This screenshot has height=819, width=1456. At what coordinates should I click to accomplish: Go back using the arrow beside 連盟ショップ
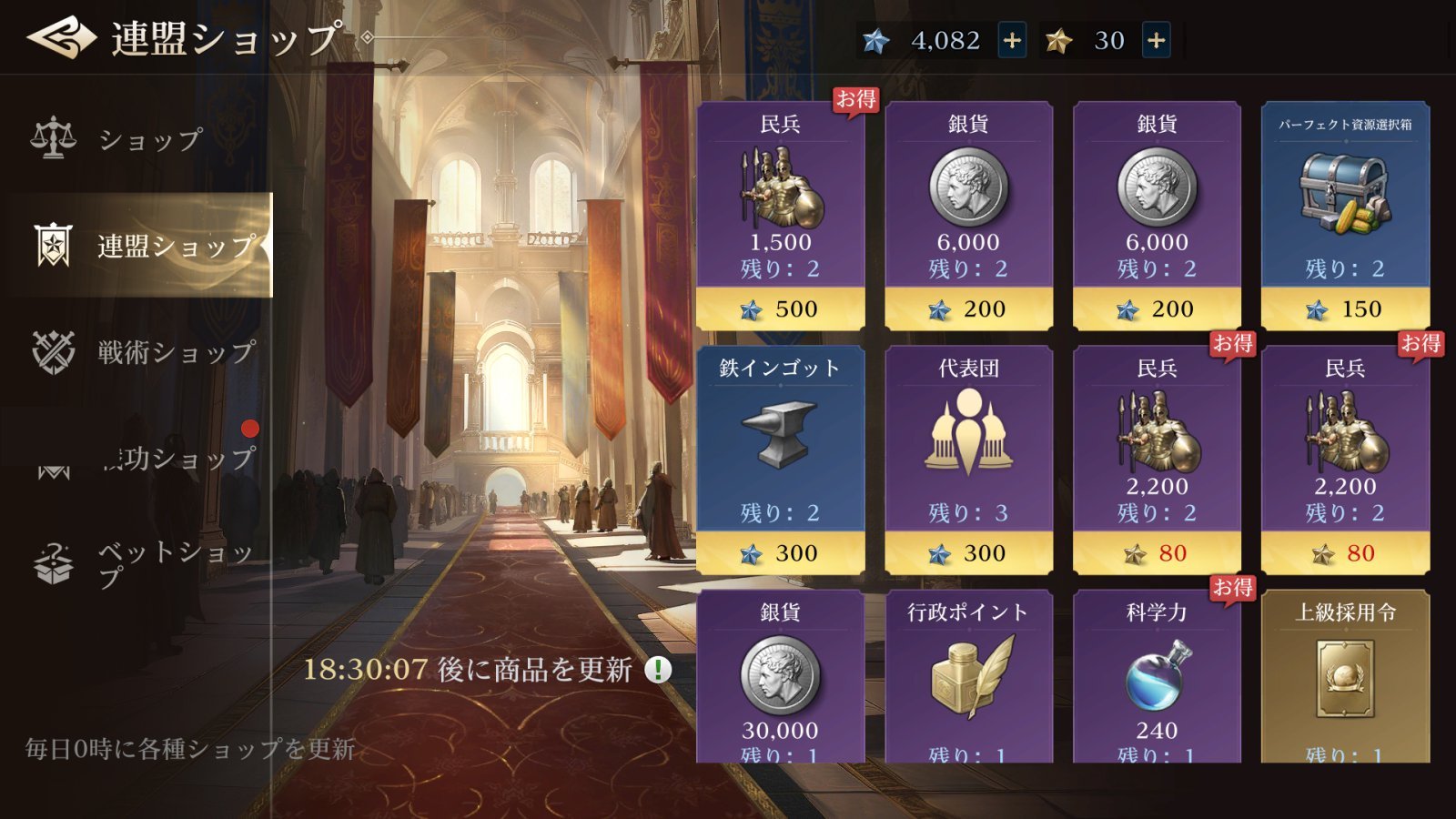tap(61, 38)
